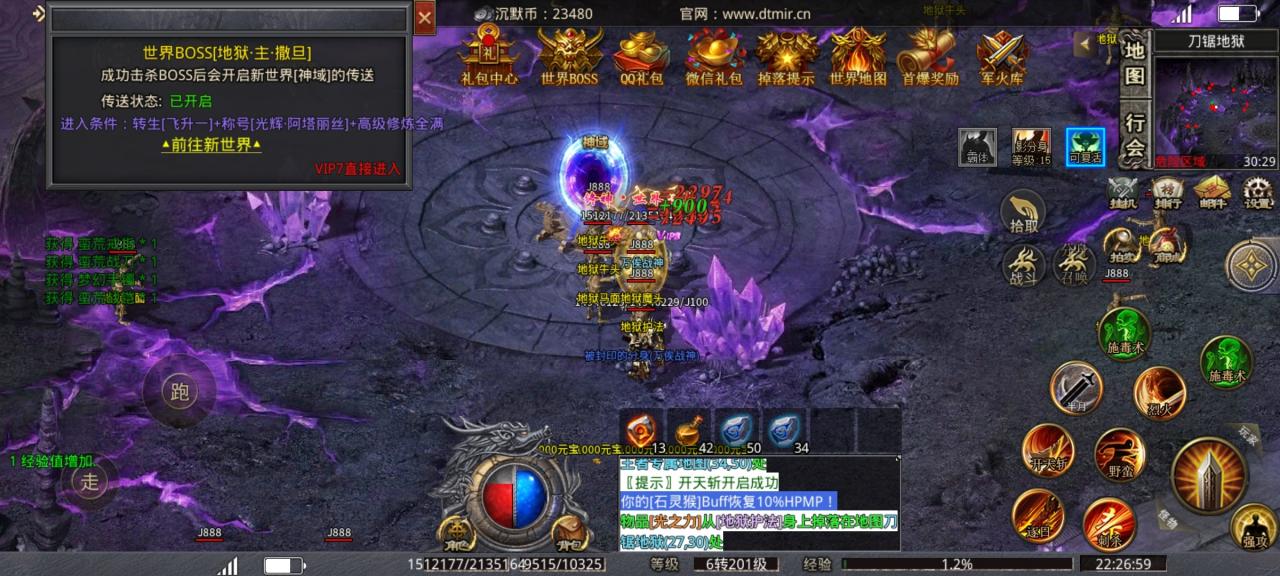Screen dimensions: 1280x576
Task: Open the 礼包中心 gift center
Action: click(x=489, y=56)
